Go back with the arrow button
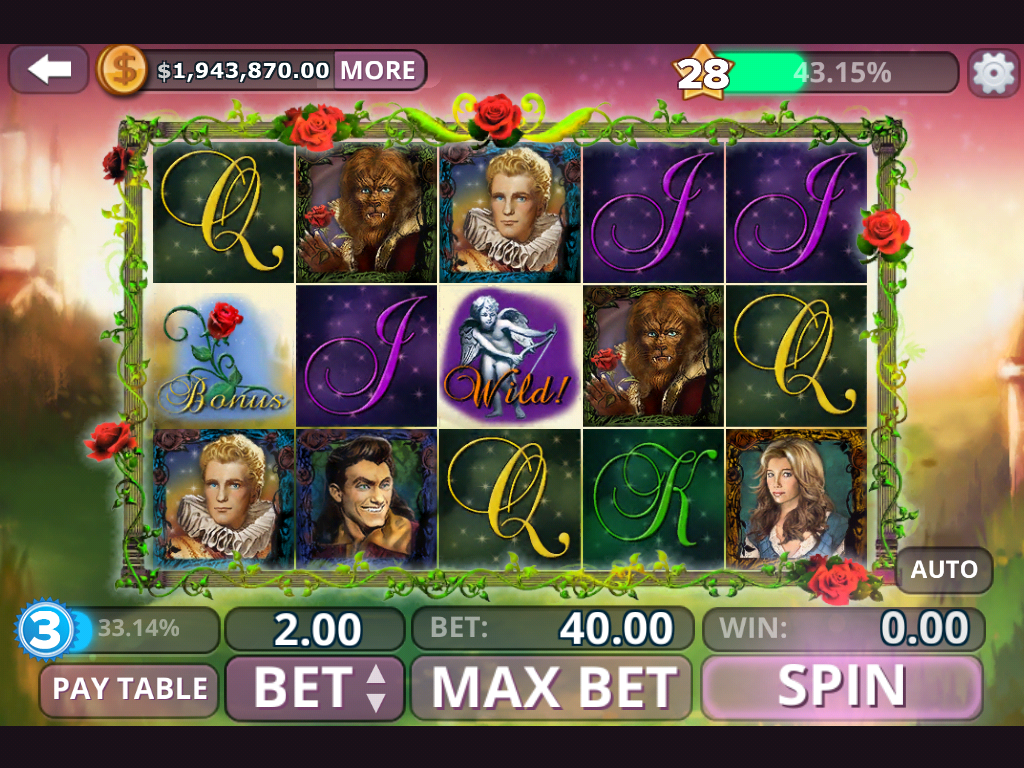The width and height of the screenshot is (1024, 768). (x=49, y=70)
